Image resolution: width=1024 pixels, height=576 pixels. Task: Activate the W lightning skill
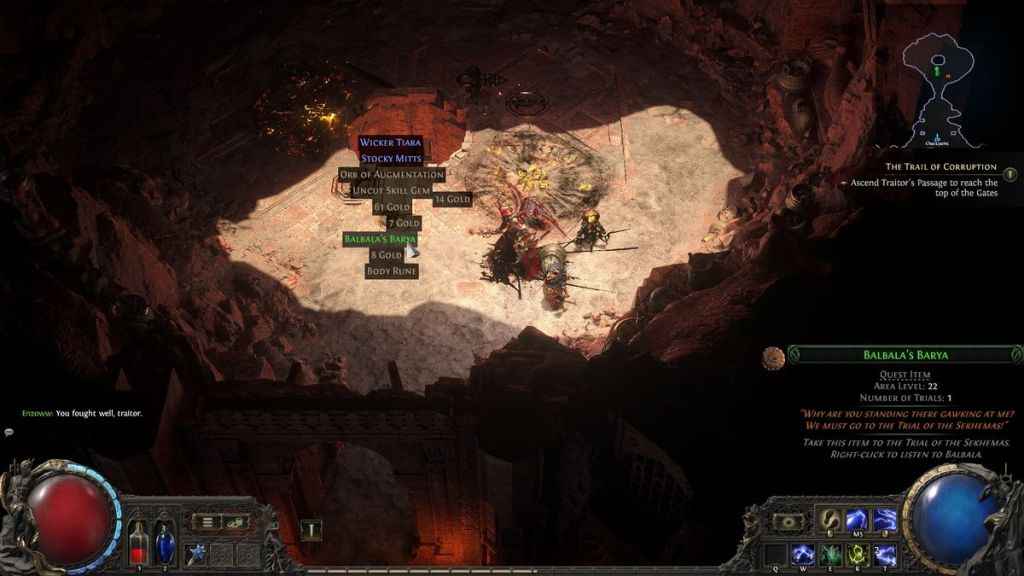(802, 553)
